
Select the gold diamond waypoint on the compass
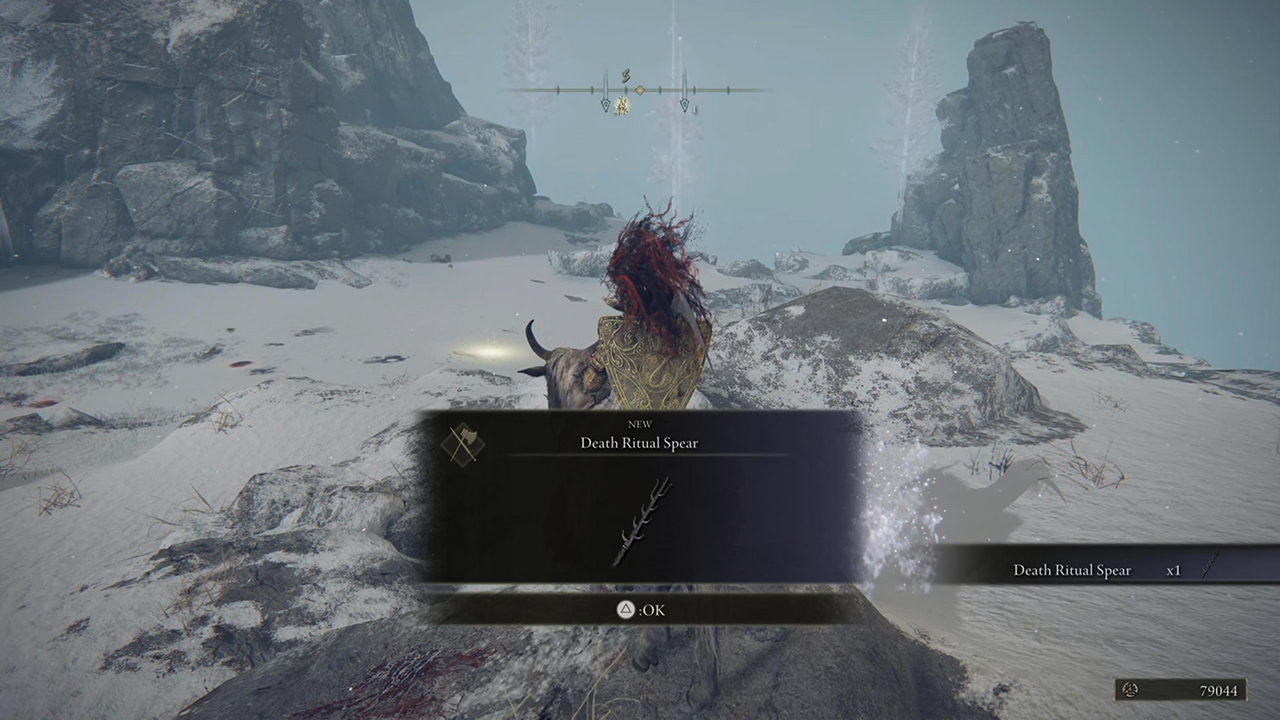click(640, 90)
